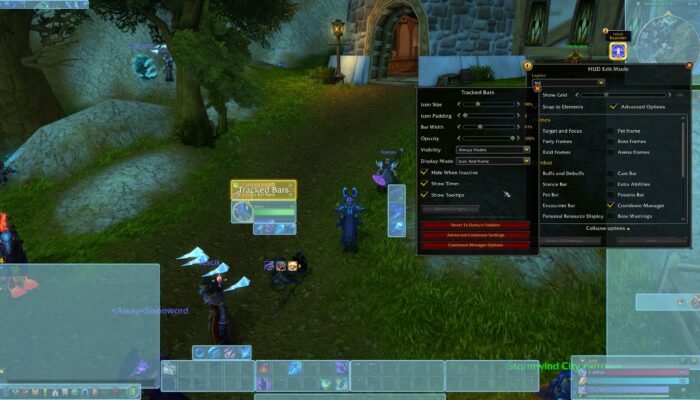This screenshot has height=400, width=700.
Task: Enable the Boss Frames checkbox
Action: [x=611, y=142]
